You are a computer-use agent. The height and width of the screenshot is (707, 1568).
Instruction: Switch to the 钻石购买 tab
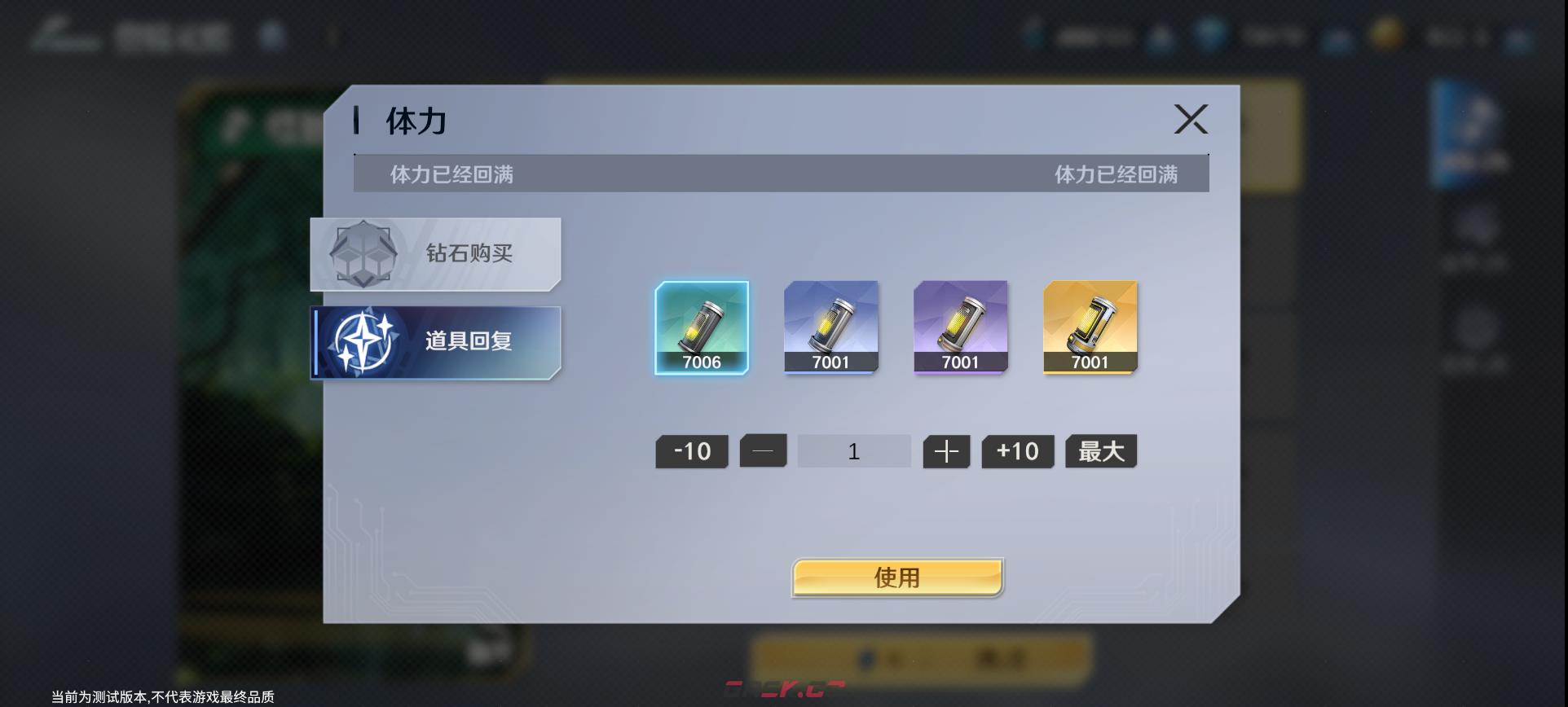pos(434,253)
